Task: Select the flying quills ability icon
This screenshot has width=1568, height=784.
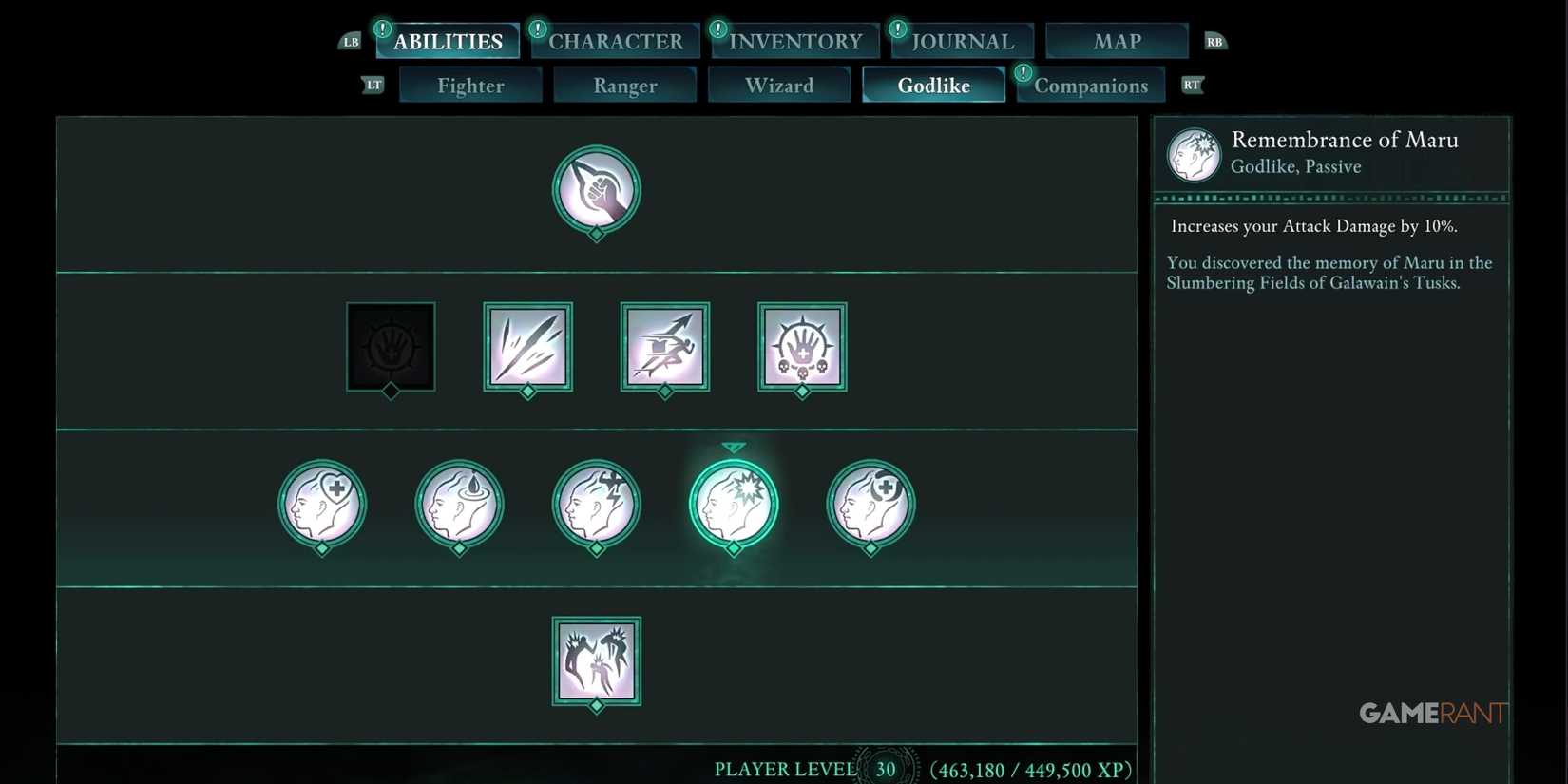Action: (527, 347)
